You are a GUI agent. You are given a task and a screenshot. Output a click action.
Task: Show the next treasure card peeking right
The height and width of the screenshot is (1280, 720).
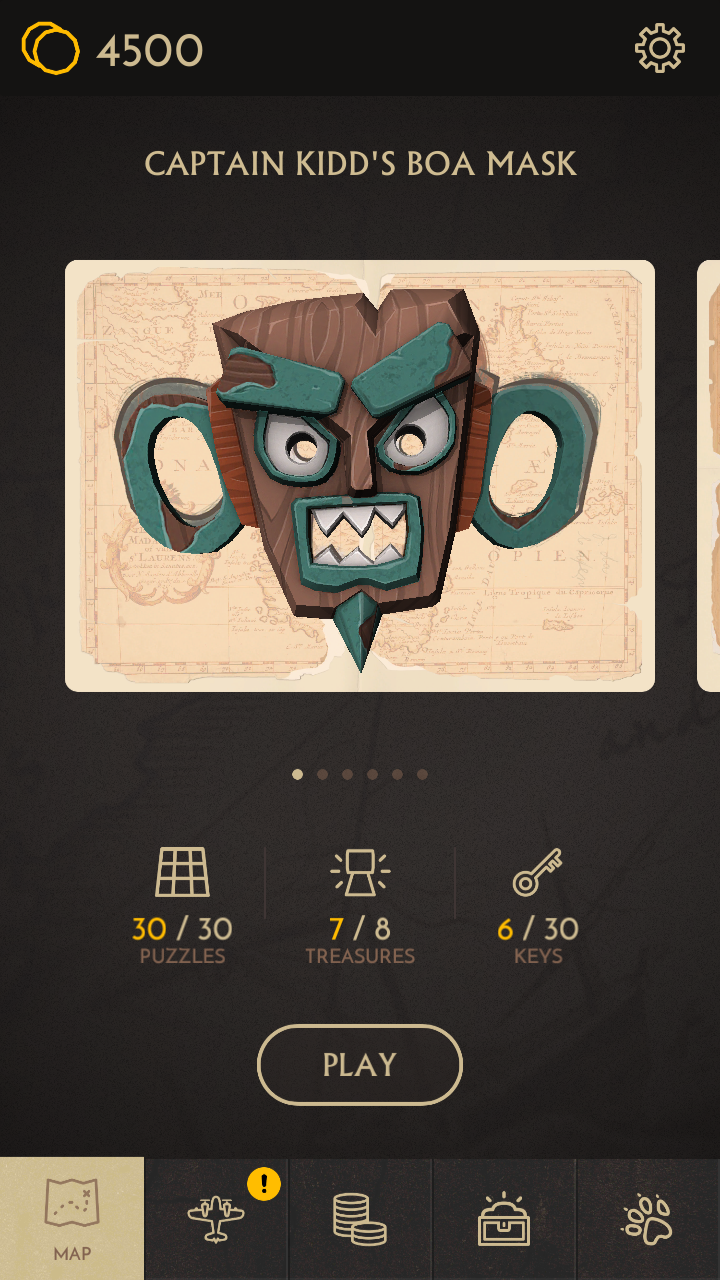[708, 475]
